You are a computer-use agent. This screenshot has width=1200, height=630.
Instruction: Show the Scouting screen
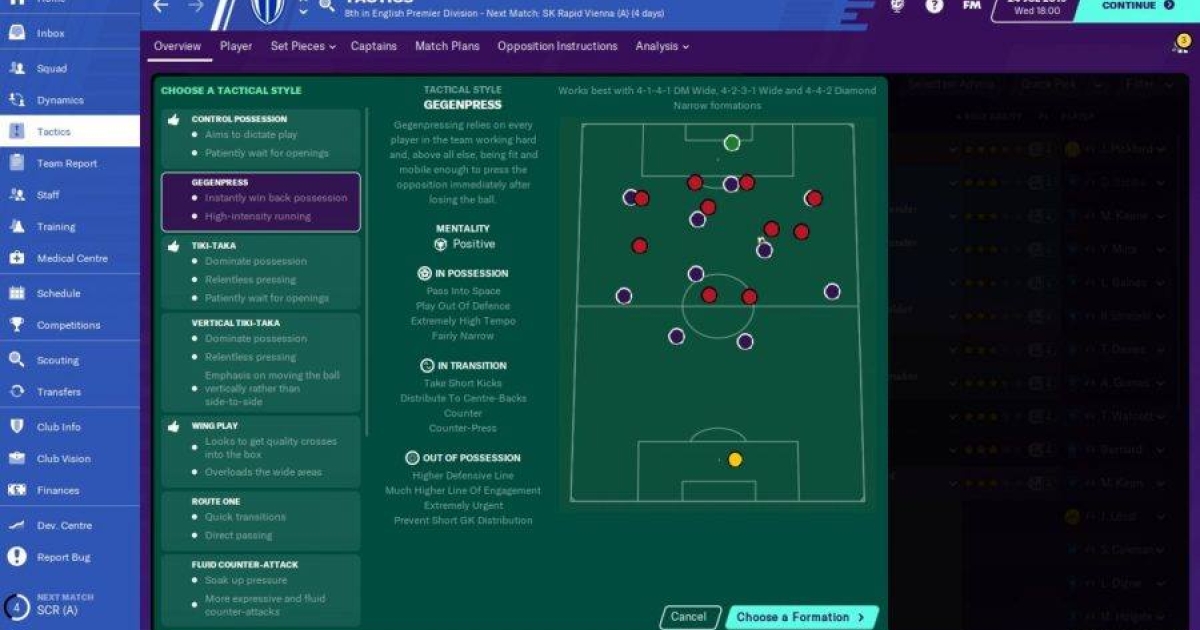point(57,361)
